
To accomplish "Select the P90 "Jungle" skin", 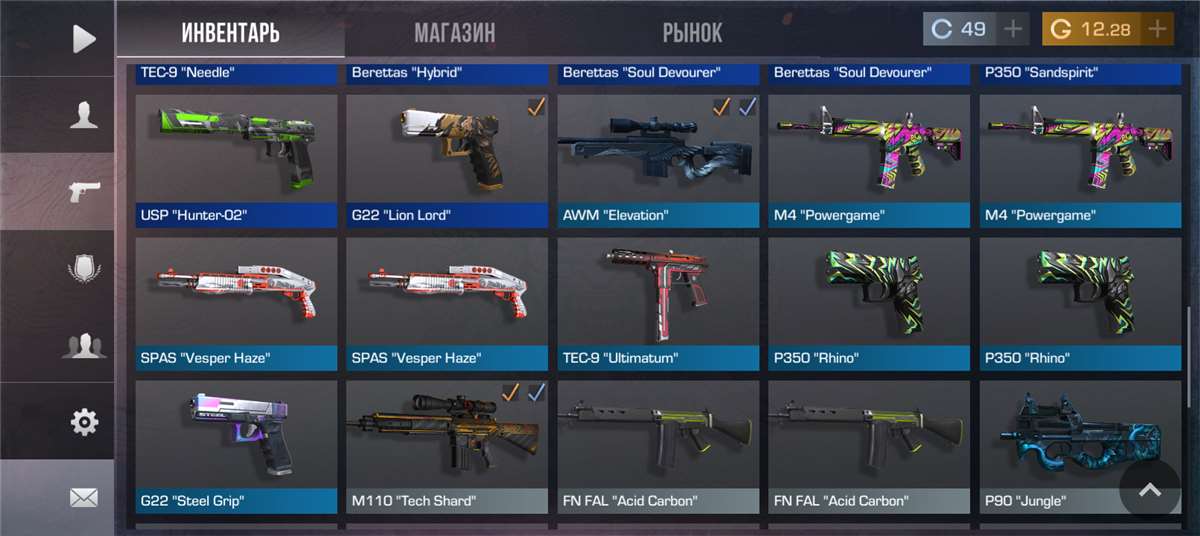I will pyautogui.click(x=1060, y=446).
